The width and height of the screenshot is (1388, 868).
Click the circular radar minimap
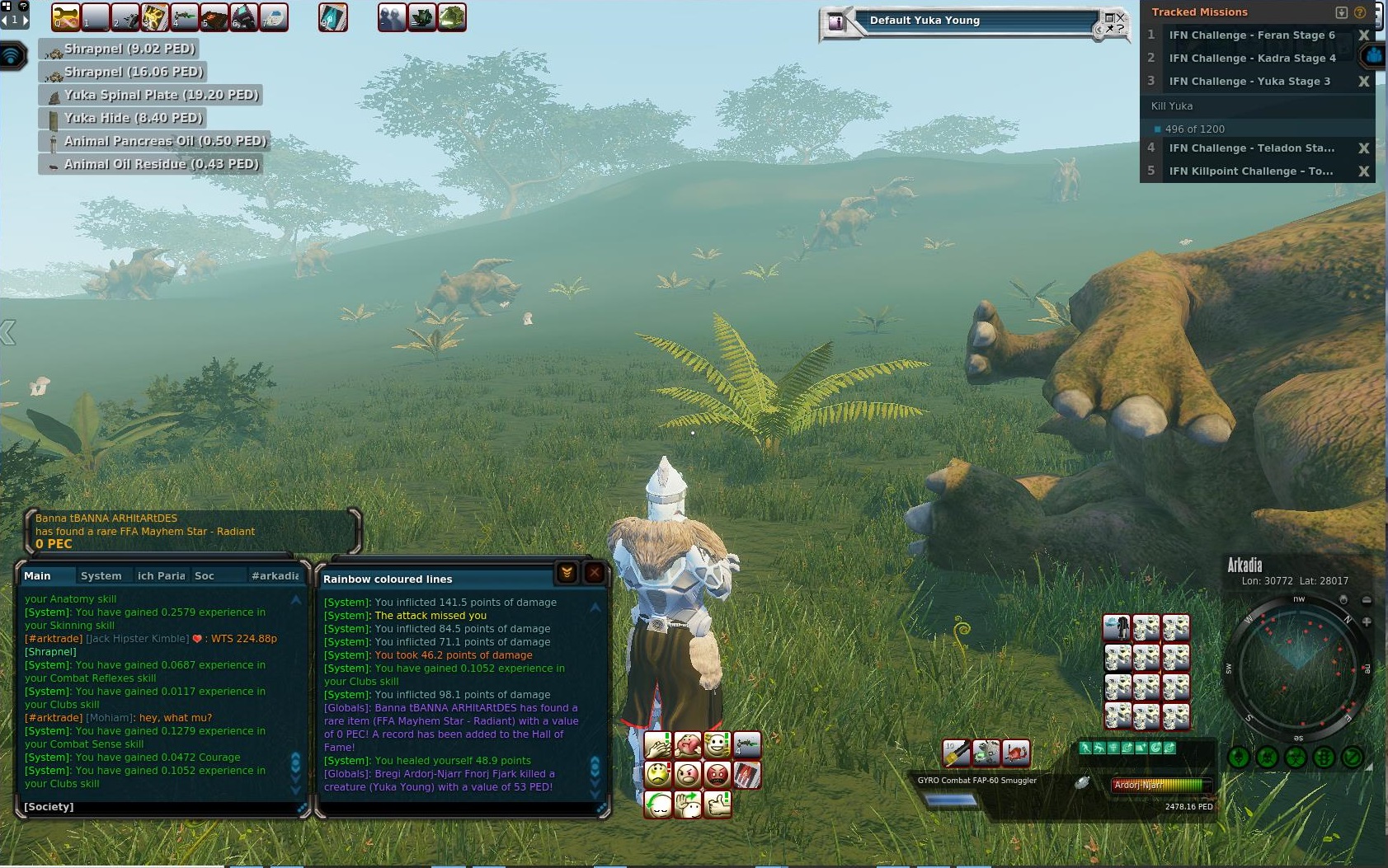(1299, 667)
